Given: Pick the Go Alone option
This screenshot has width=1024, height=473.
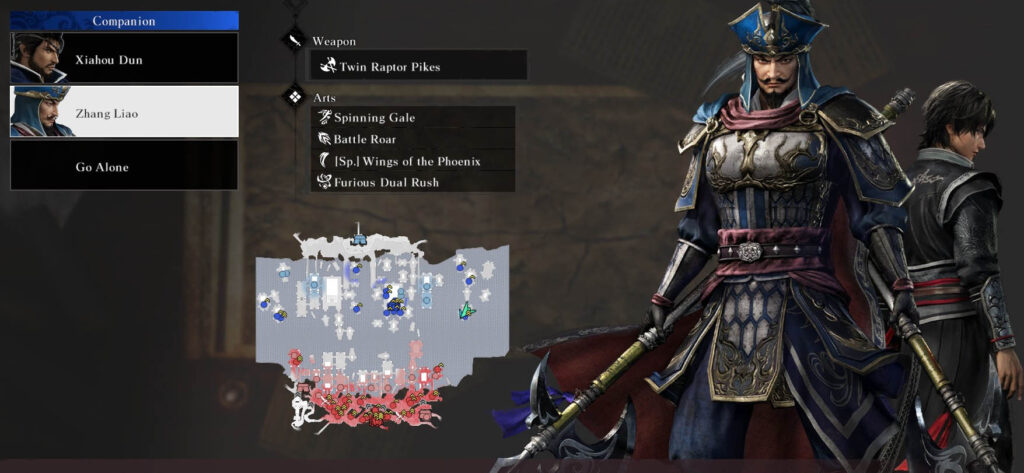Looking at the screenshot, I should [124, 165].
